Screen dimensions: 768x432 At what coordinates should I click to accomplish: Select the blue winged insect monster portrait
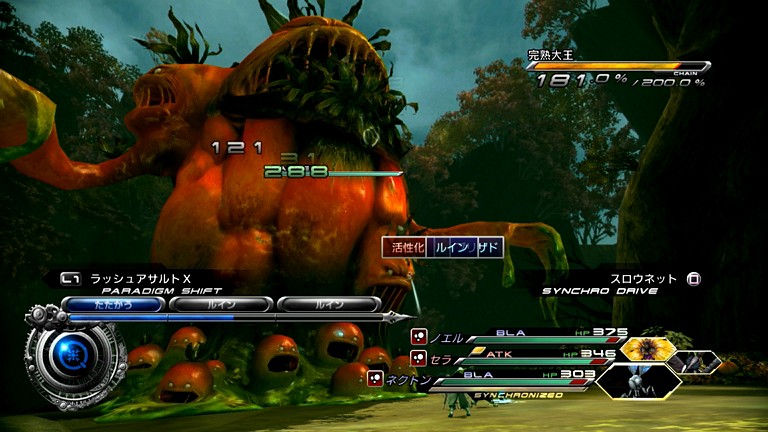click(x=639, y=381)
